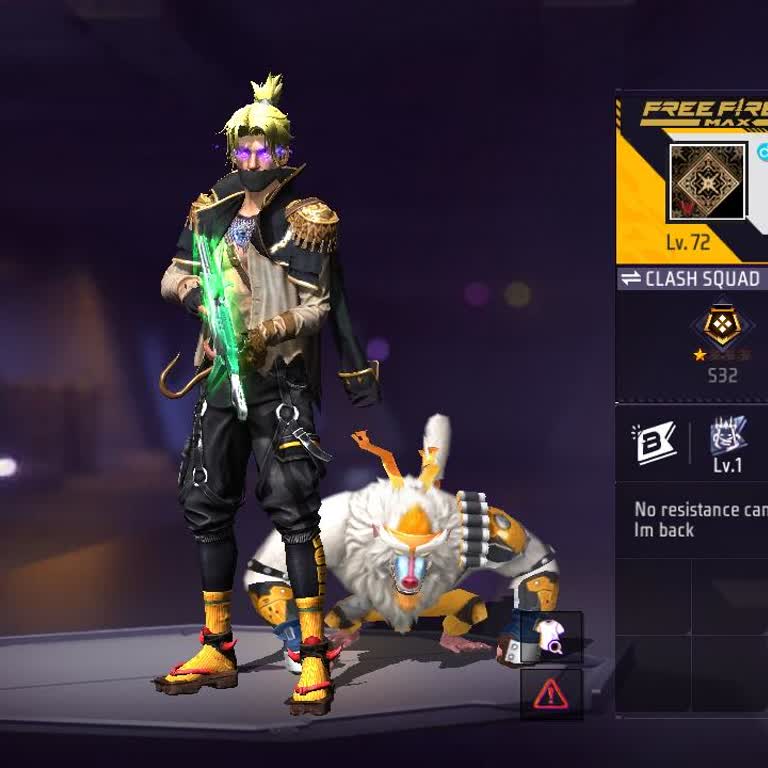The height and width of the screenshot is (768, 768).
Task: Open the outfit preview shirt icon
Action: (551, 637)
